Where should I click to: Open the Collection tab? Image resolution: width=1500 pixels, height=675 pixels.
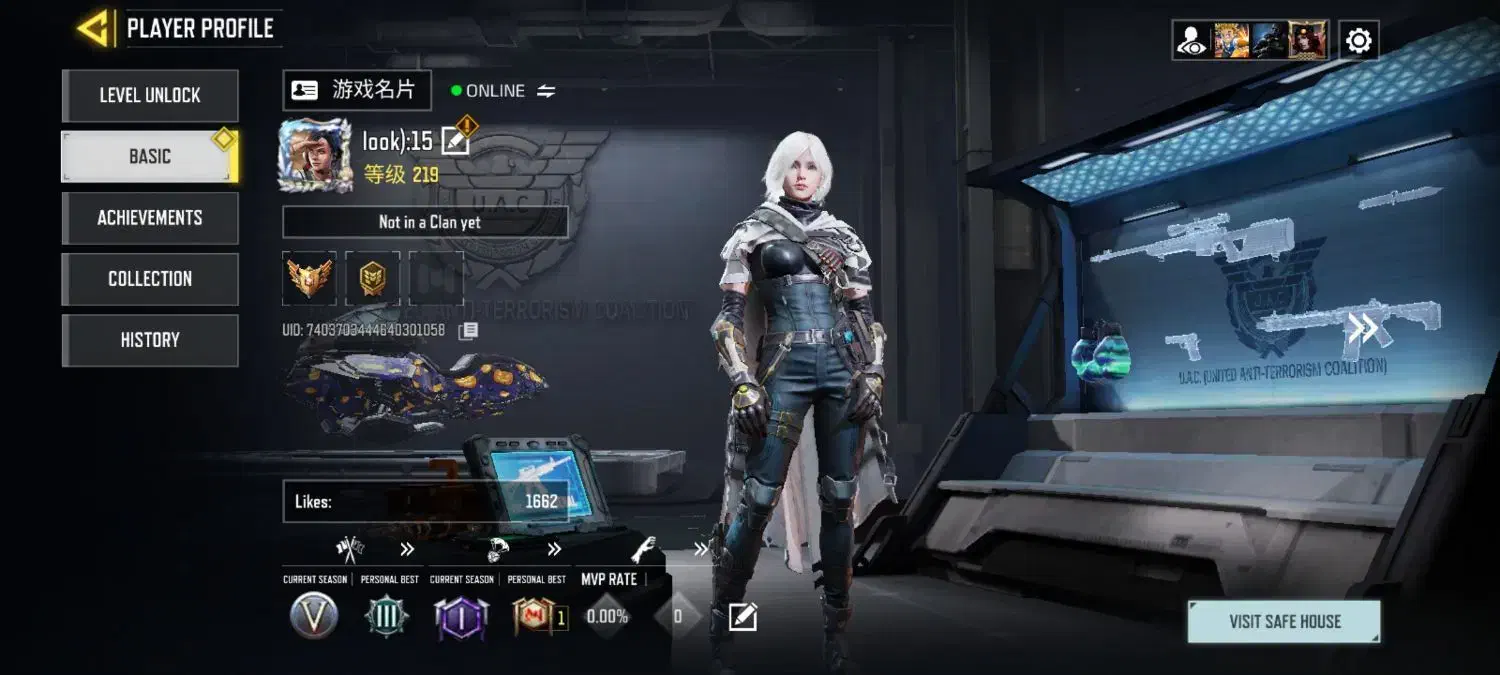point(150,279)
